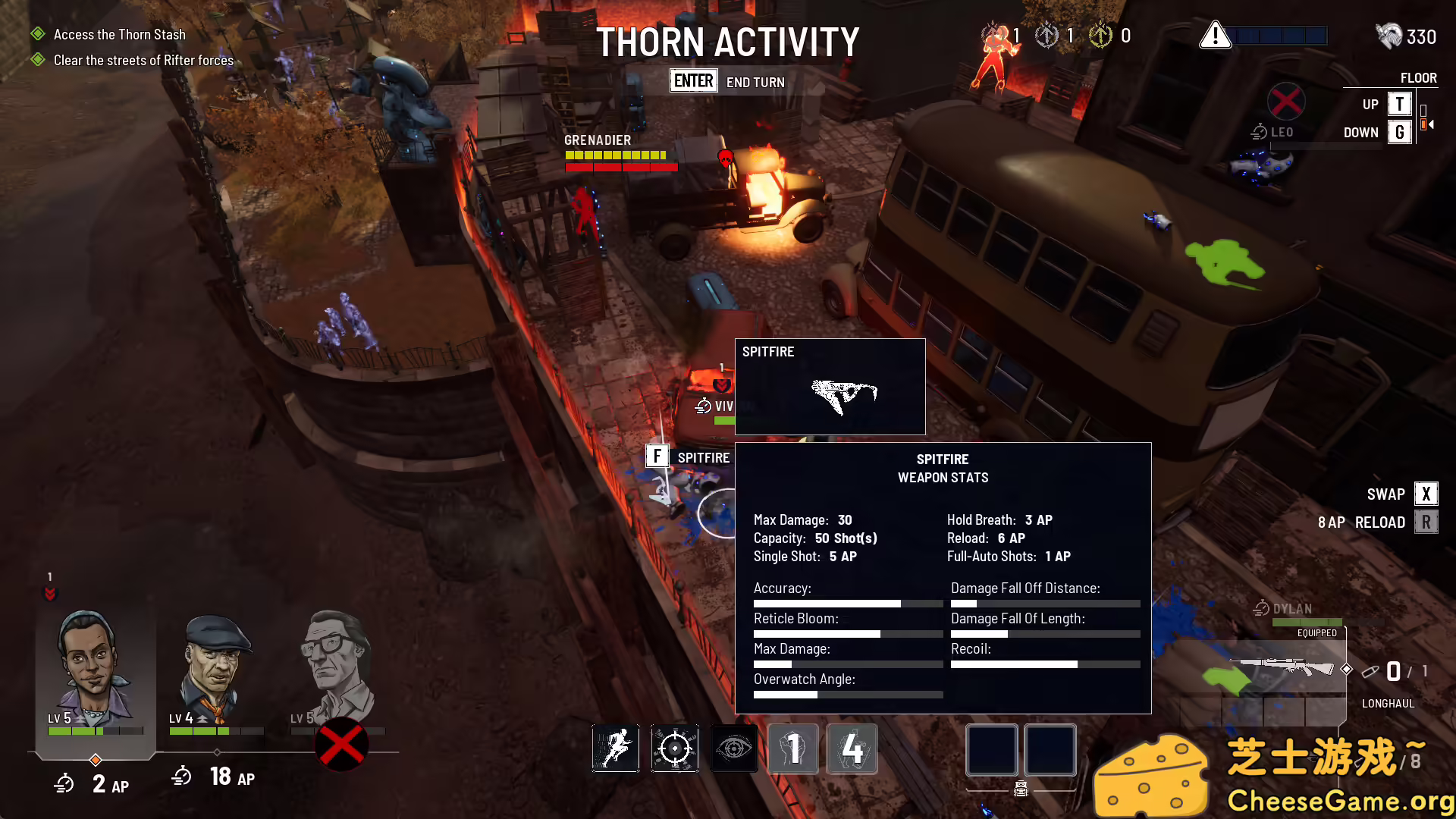Image resolution: width=1456 pixels, height=819 pixels.
Task: Select the downed glasses man's portrait
Action: point(337,667)
